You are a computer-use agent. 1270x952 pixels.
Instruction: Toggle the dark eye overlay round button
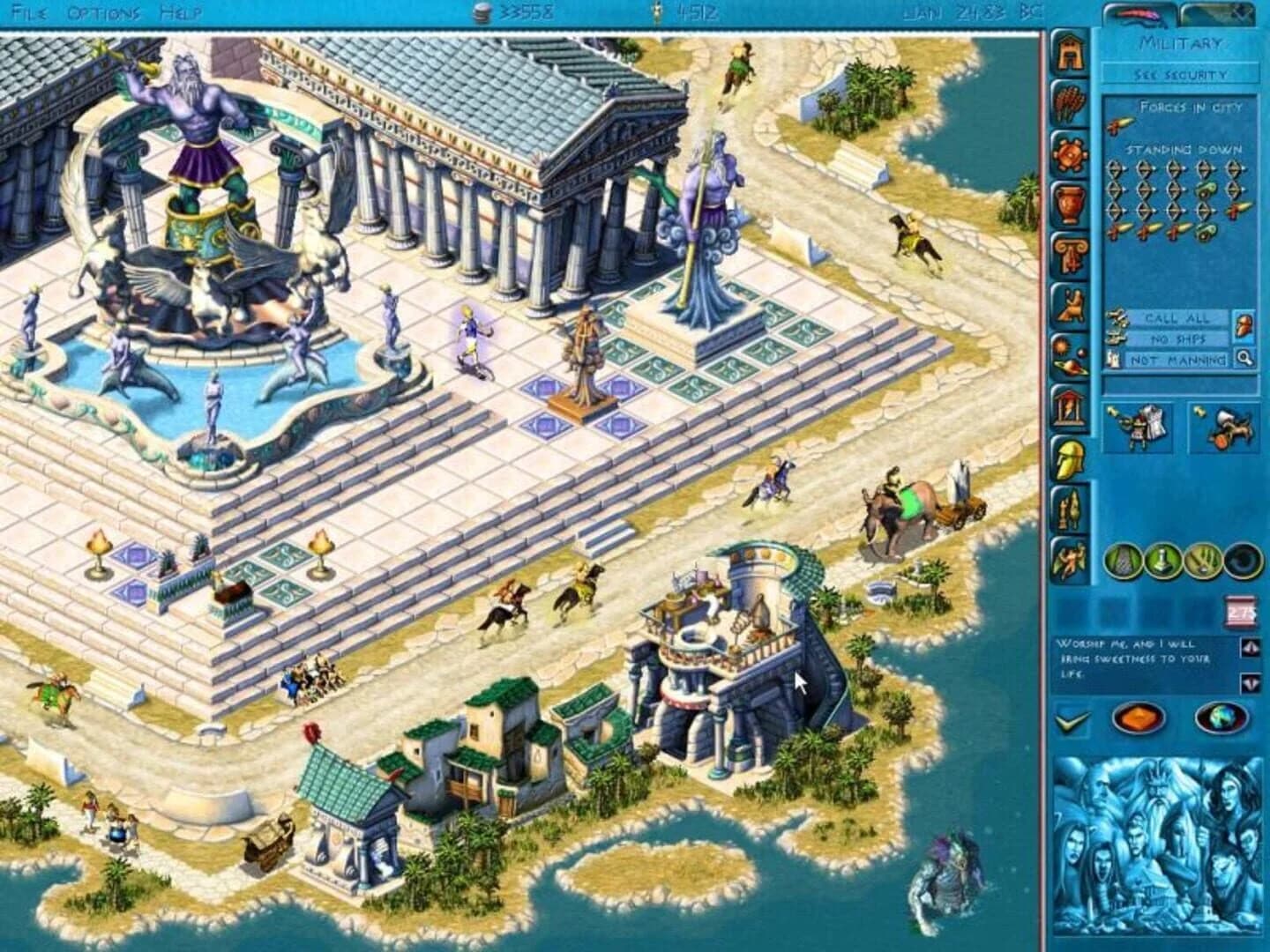pos(1241,561)
